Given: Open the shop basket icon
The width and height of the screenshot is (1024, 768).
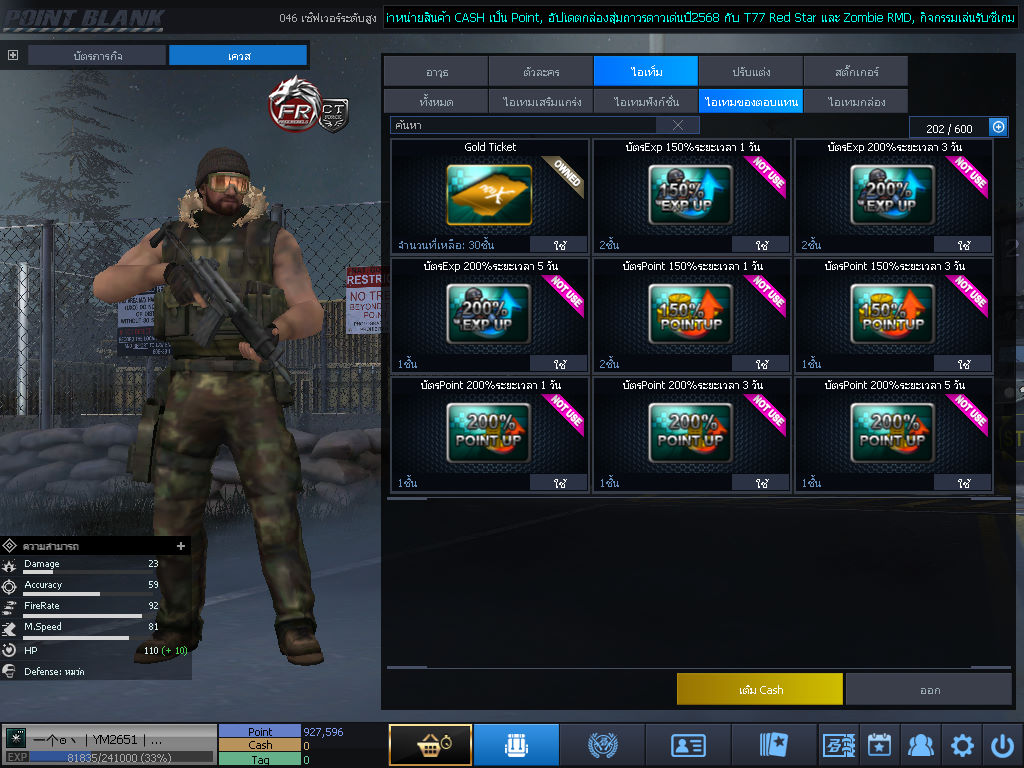Looking at the screenshot, I should pyautogui.click(x=430, y=745).
